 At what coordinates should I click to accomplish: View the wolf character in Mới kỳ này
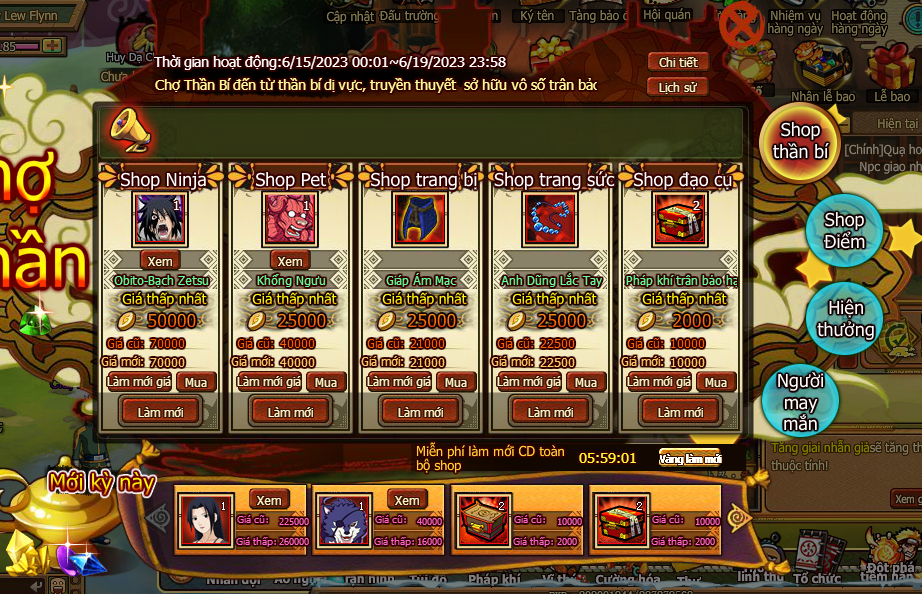pyautogui.click(x=406, y=500)
